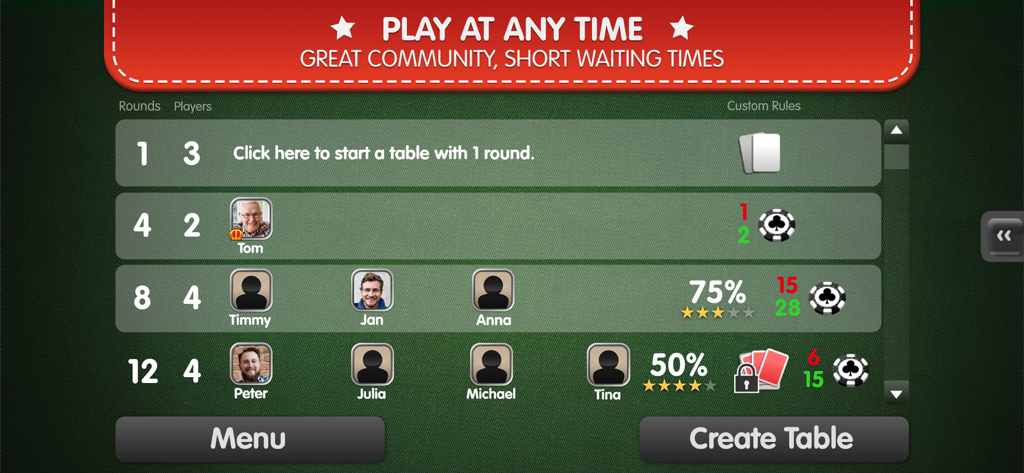Screen dimensions: 1024x473
Task: Start a table with 1 round
Action: [x=384, y=153]
